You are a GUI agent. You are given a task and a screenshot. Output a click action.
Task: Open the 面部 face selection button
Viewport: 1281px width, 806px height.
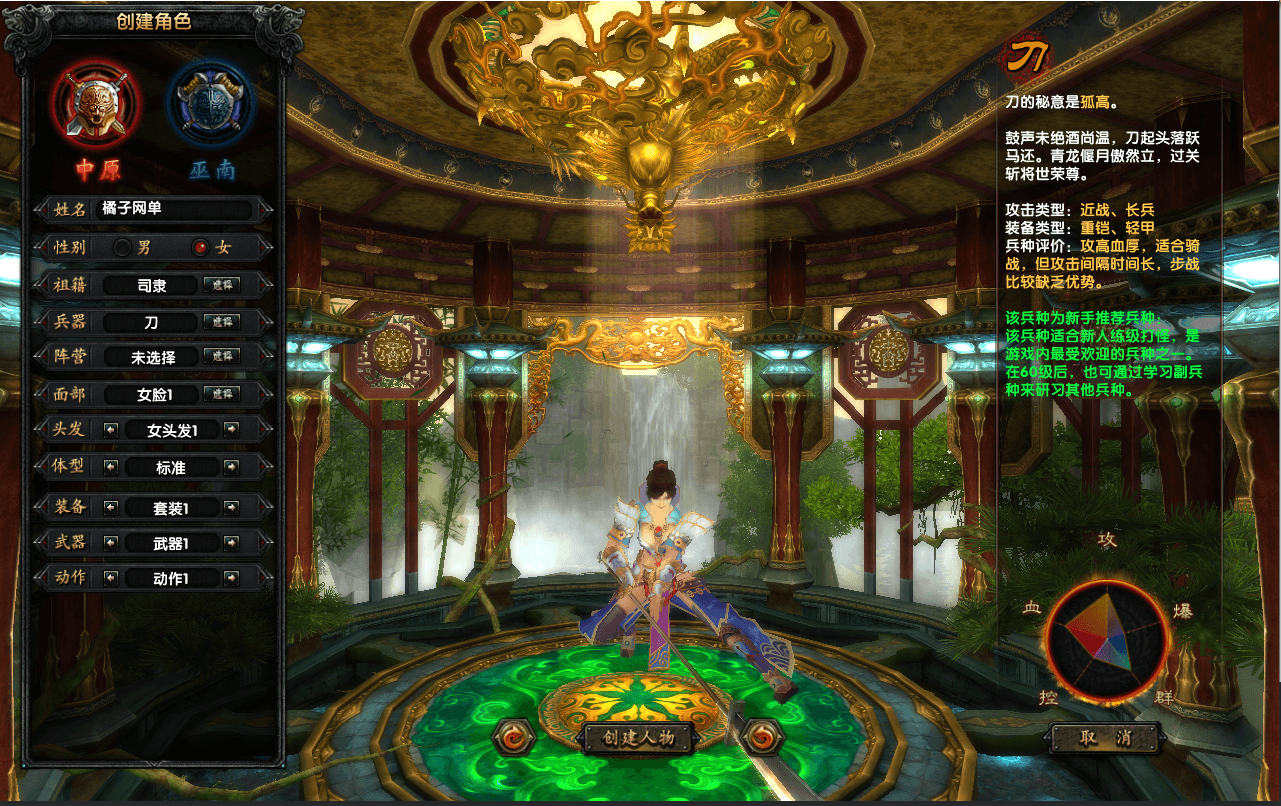click(x=221, y=394)
